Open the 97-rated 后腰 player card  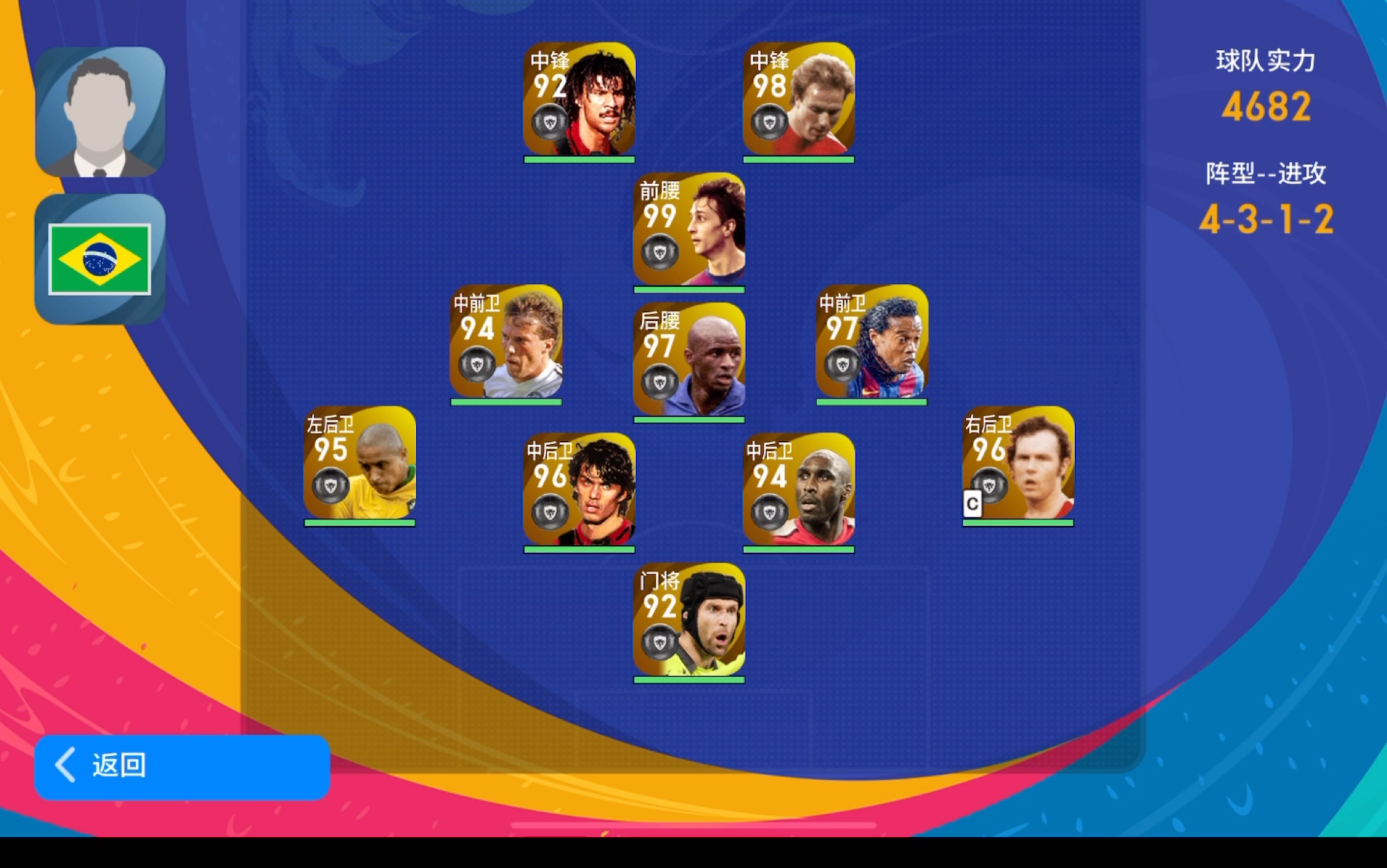[x=689, y=359]
